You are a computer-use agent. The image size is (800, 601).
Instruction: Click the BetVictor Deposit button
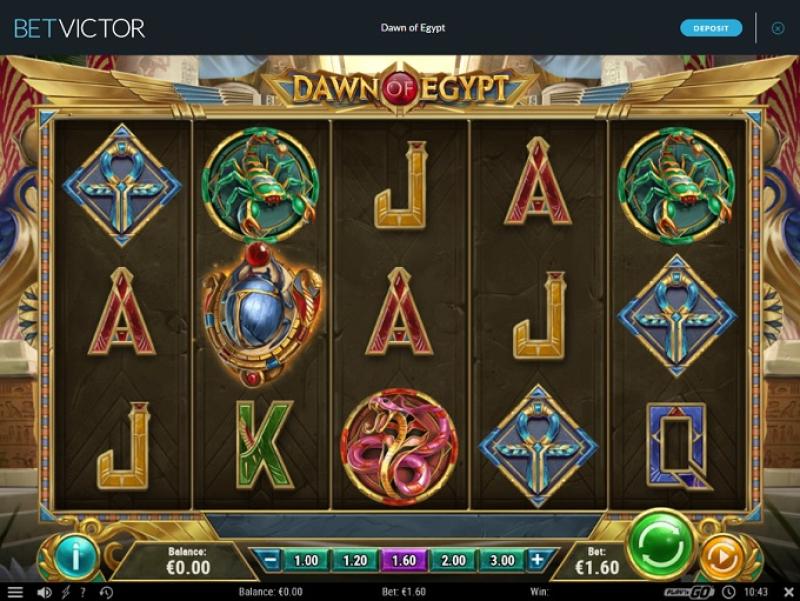point(711,28)
